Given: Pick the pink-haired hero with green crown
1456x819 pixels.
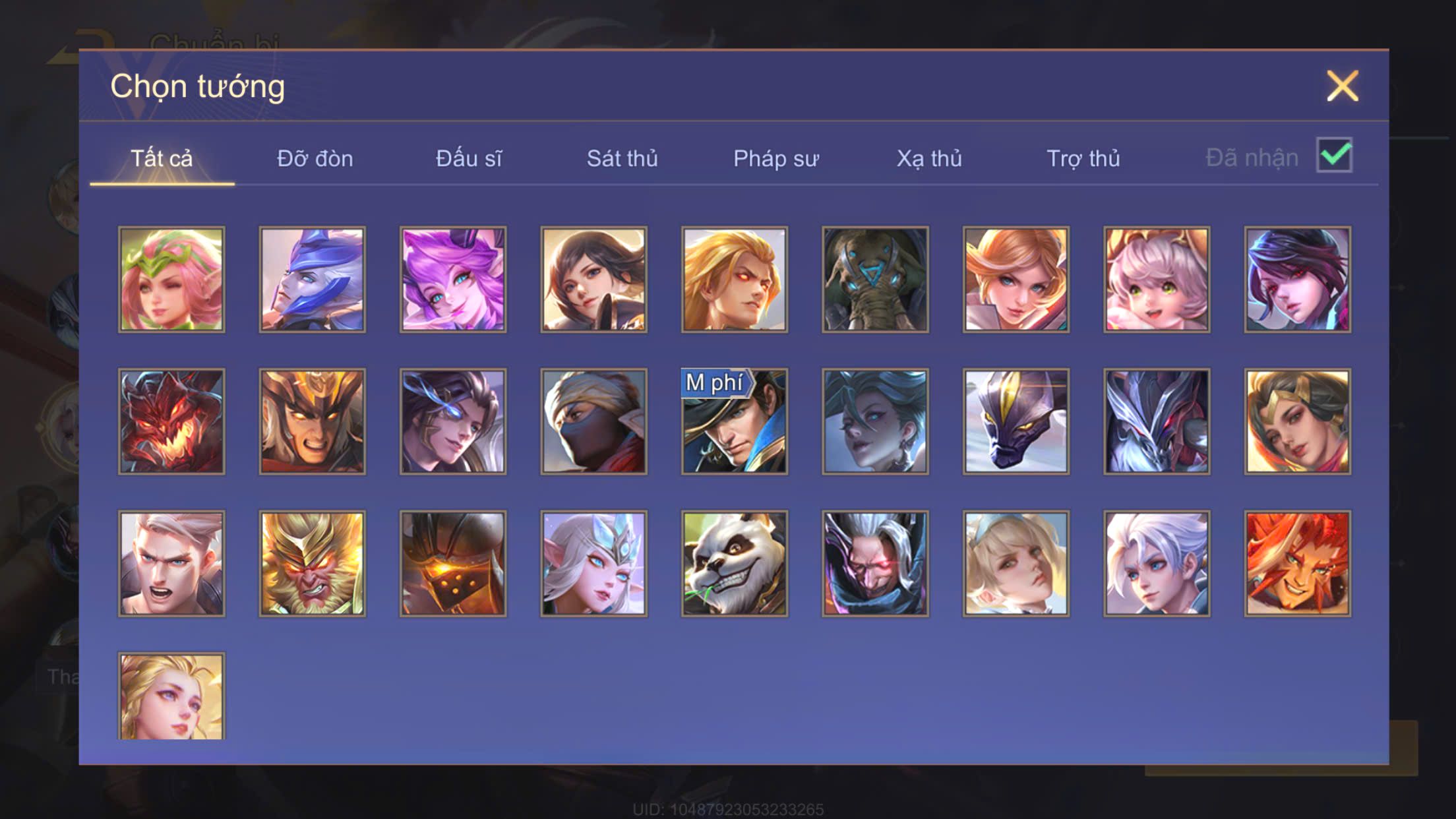Looking at the screenshot, I should [171, 280].
